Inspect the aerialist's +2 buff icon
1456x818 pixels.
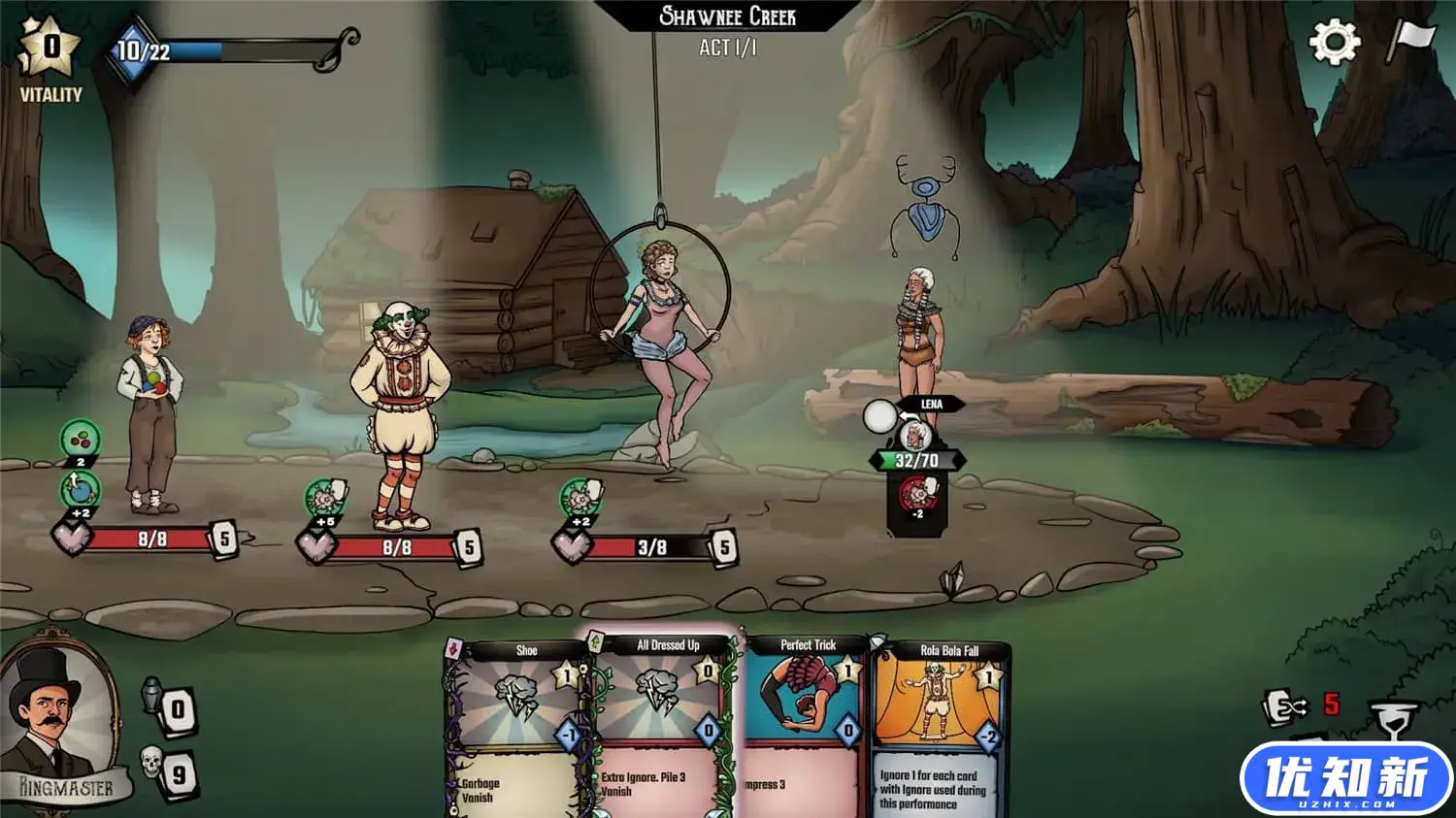coord(579,499)
